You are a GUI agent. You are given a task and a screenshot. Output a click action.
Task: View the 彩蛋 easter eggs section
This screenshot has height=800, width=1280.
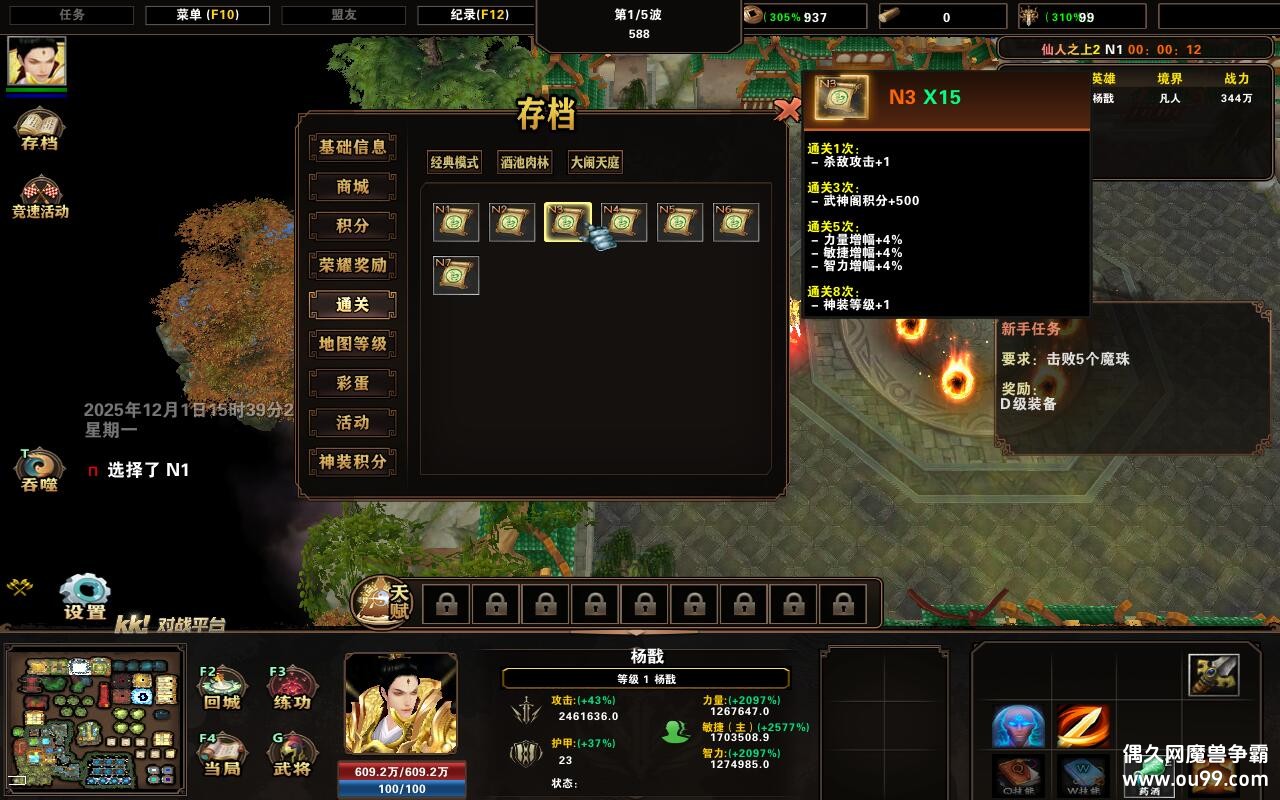click(352, 383)
